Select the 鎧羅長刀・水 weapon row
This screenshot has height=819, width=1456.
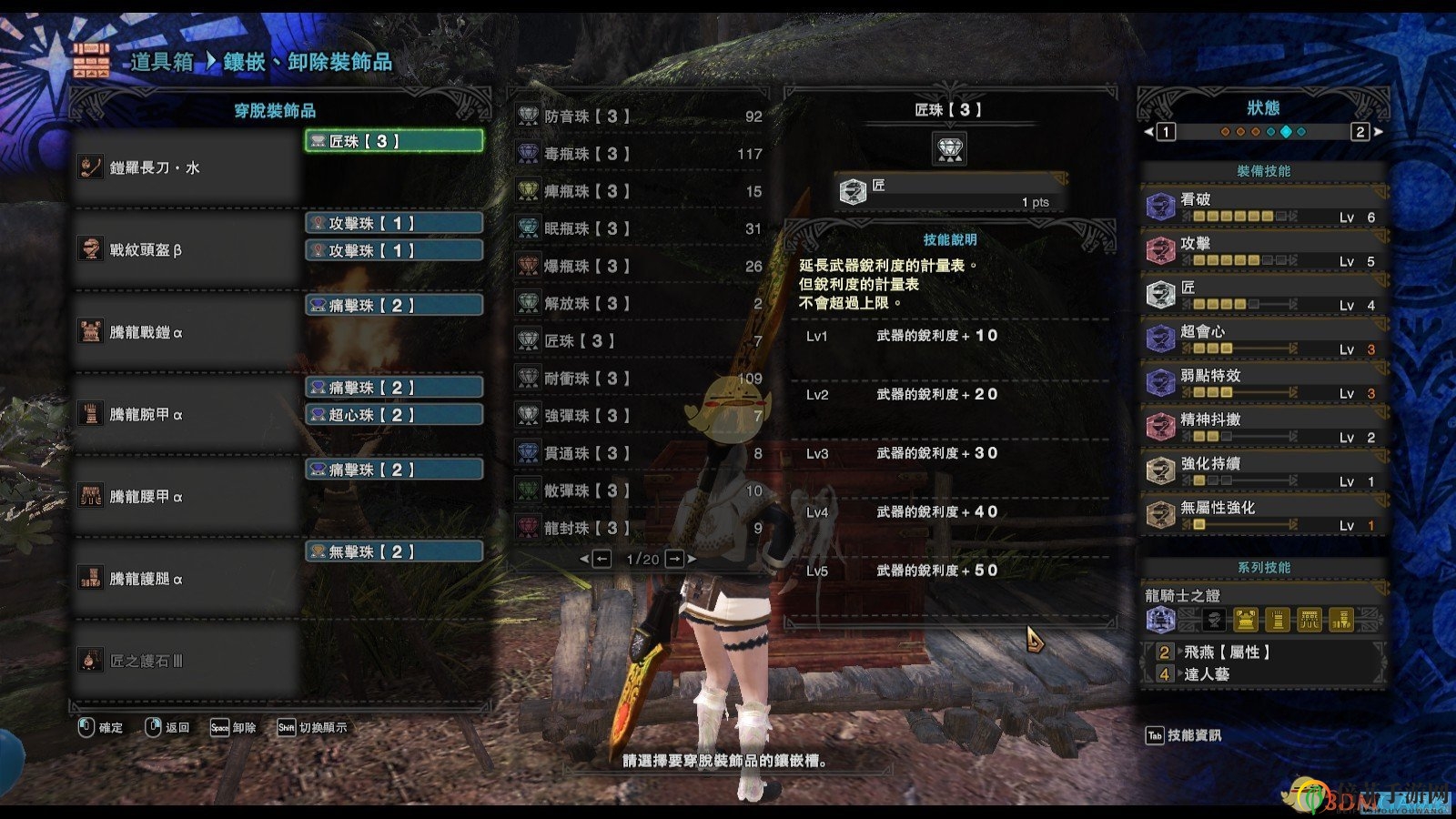click(187, 167)
